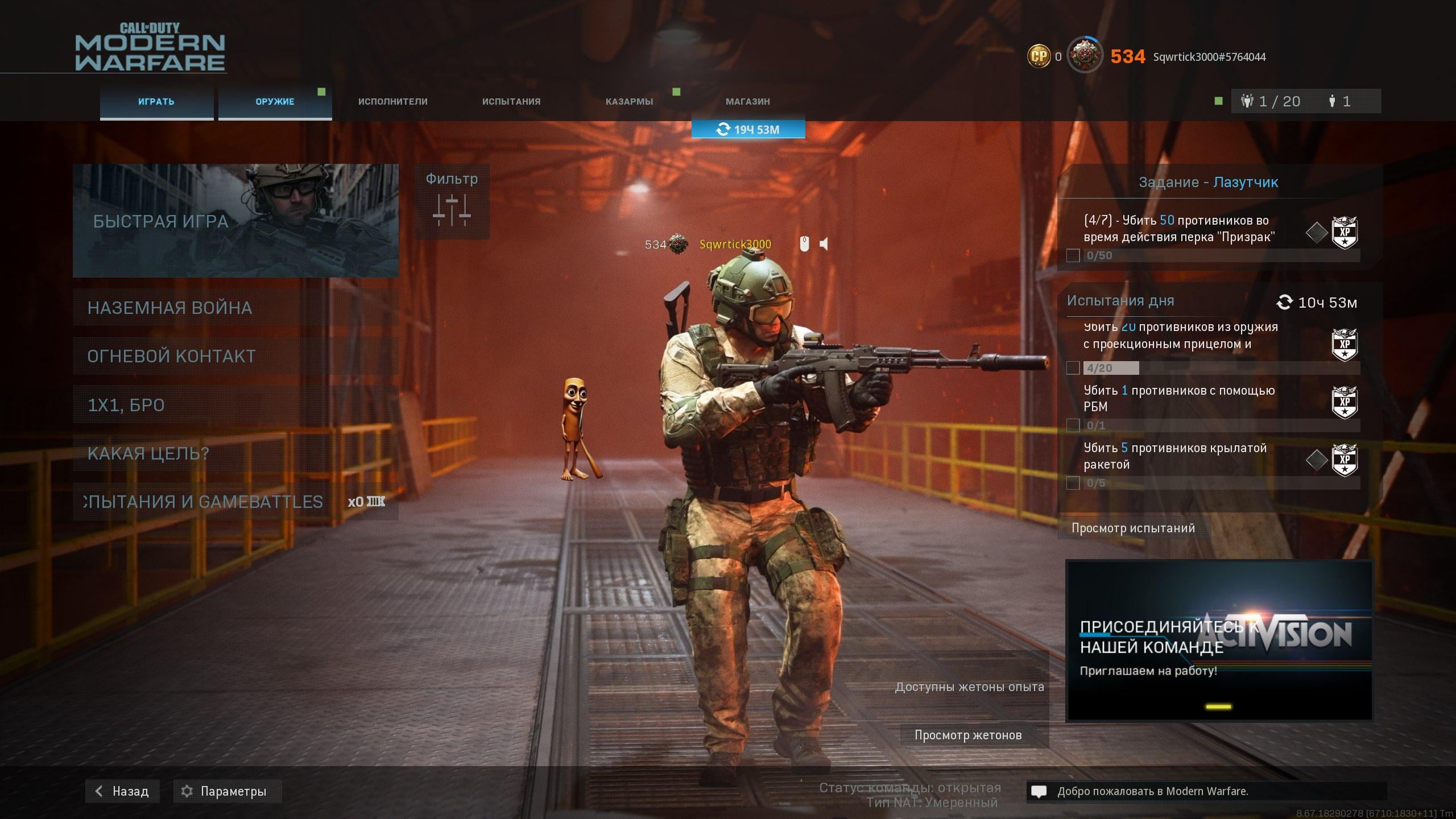The height and width of the screenshot is (819, 1456).
Task: Go to the ИСПОЛНИТЕЛИ tab
Action: pos(392,102)
